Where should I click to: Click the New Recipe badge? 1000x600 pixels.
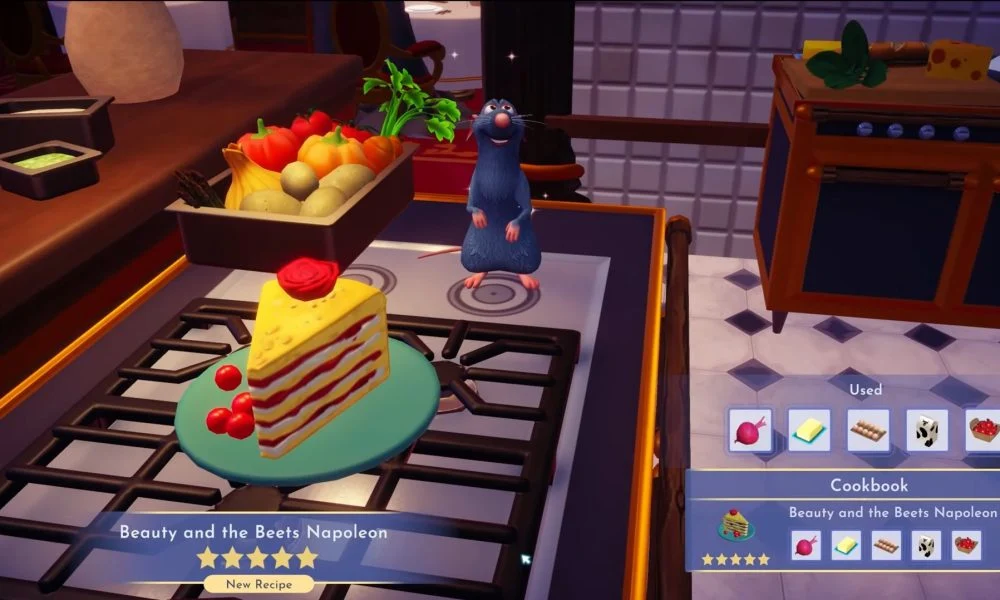coord(257,583)
